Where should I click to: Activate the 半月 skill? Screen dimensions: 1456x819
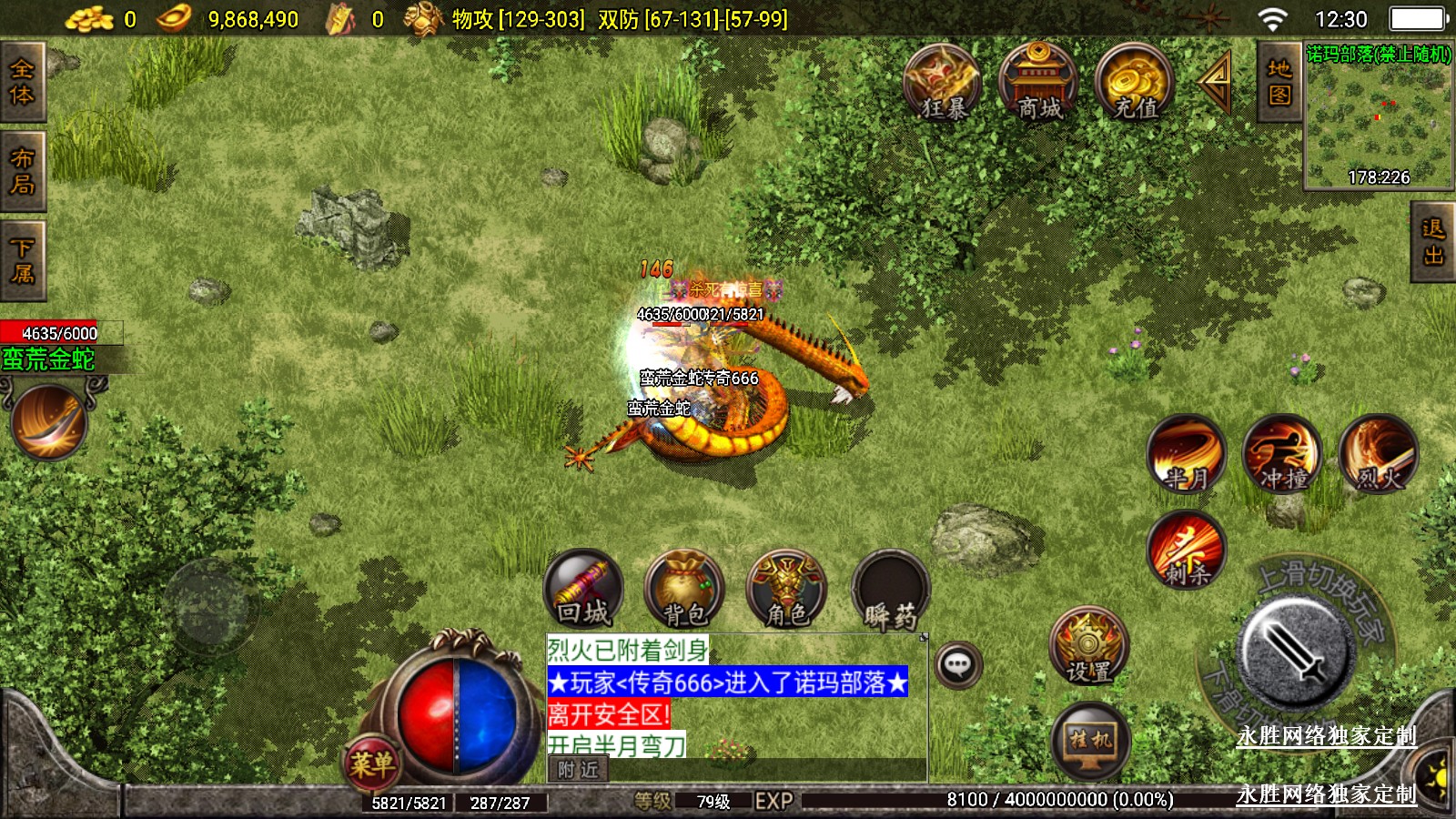[x=1186, y=454]
